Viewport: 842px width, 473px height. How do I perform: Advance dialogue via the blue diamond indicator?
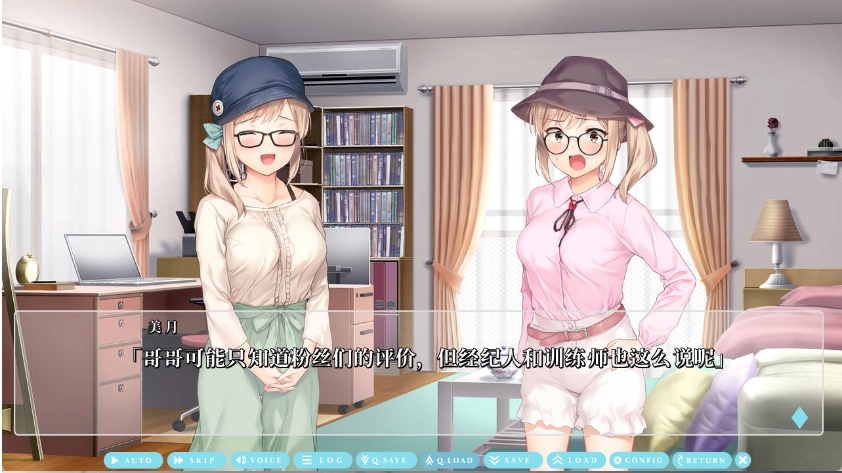[799, 417]
